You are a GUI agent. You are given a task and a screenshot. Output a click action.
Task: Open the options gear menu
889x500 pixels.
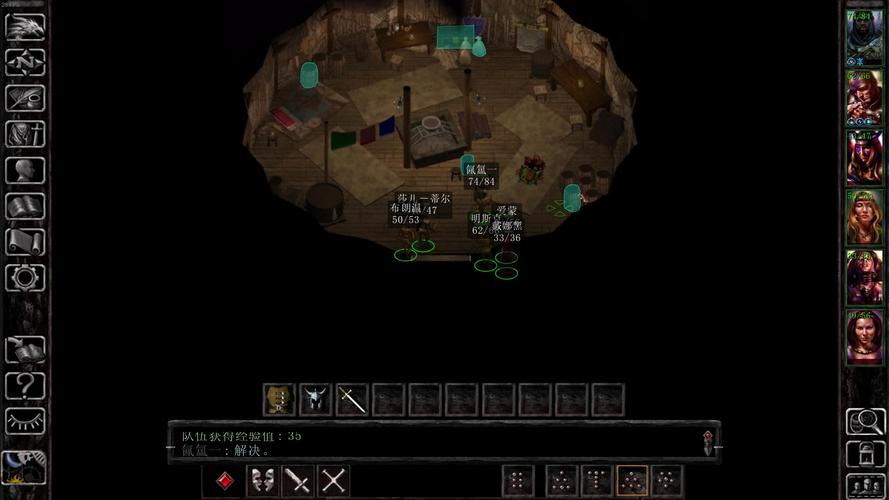25,277
